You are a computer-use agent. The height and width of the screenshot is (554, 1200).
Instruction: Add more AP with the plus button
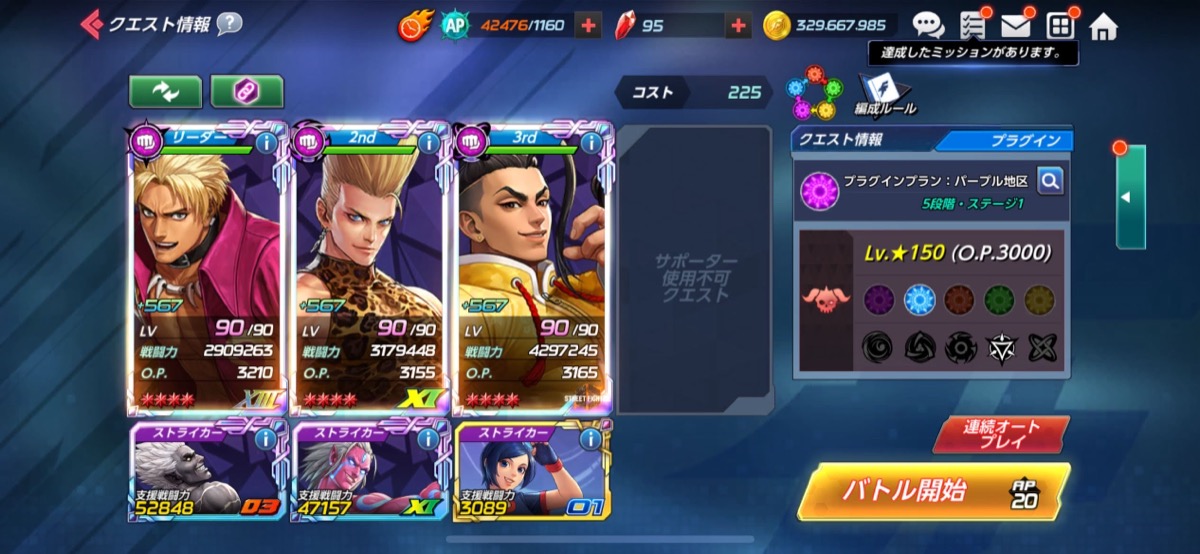(x=589, y=26)
